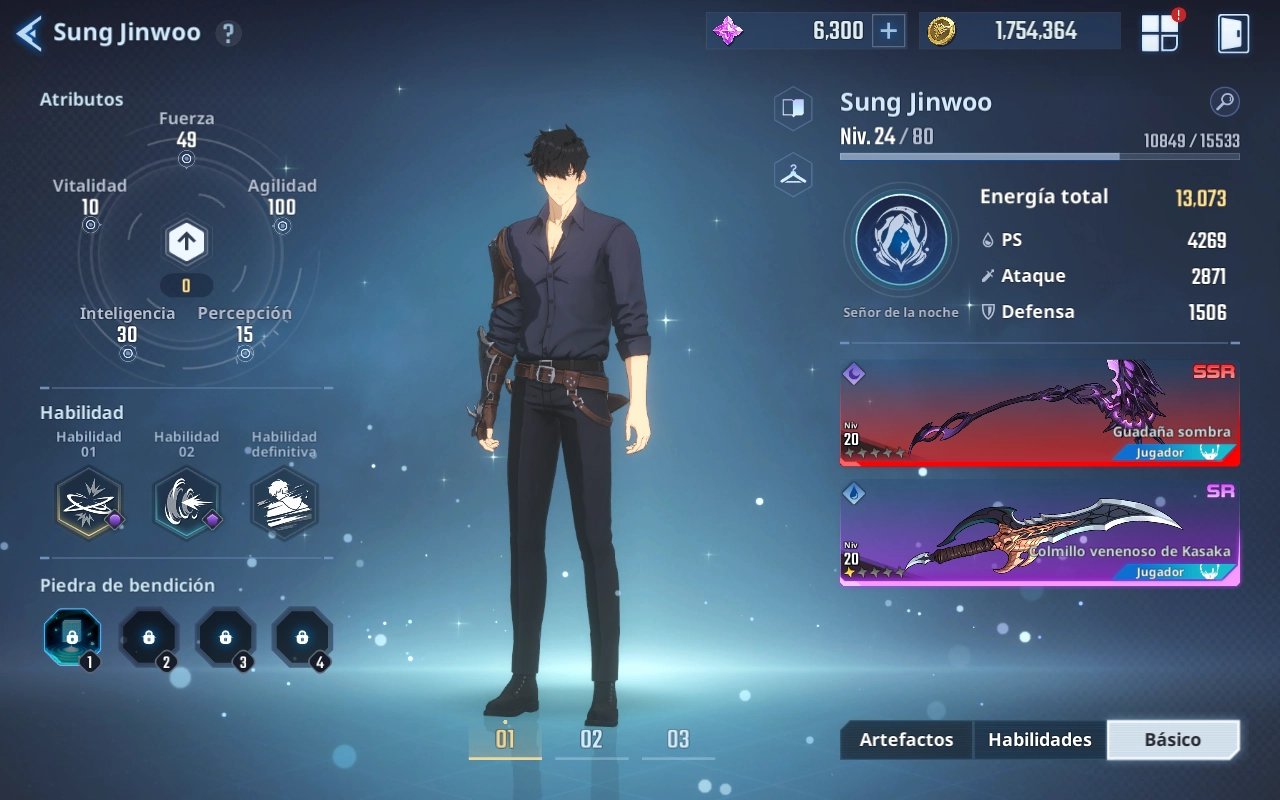
Task: Choose loadout preset 03
Action: point(678,740)
